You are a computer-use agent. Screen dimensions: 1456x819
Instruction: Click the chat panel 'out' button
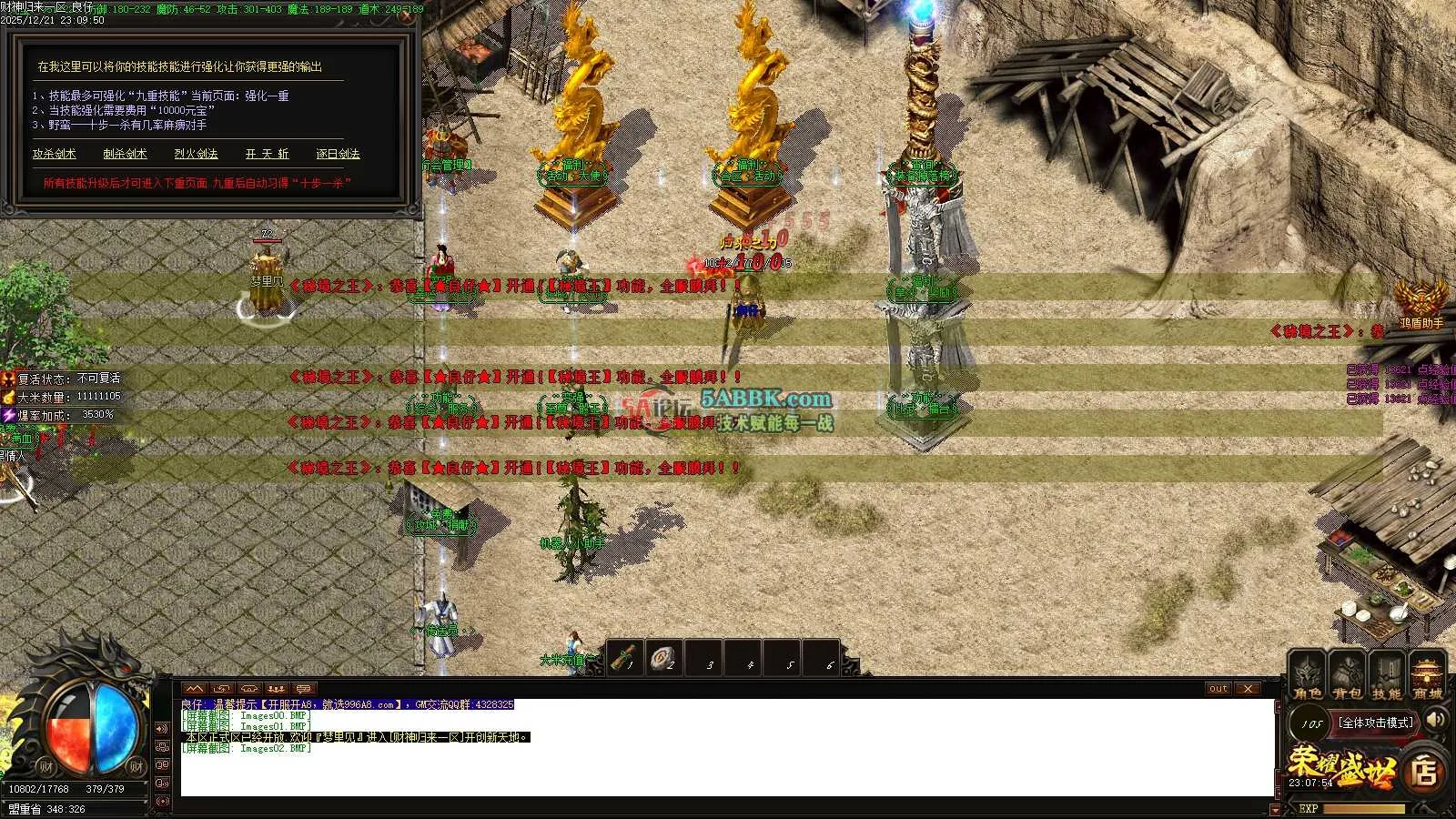[x=1218, y=689]
